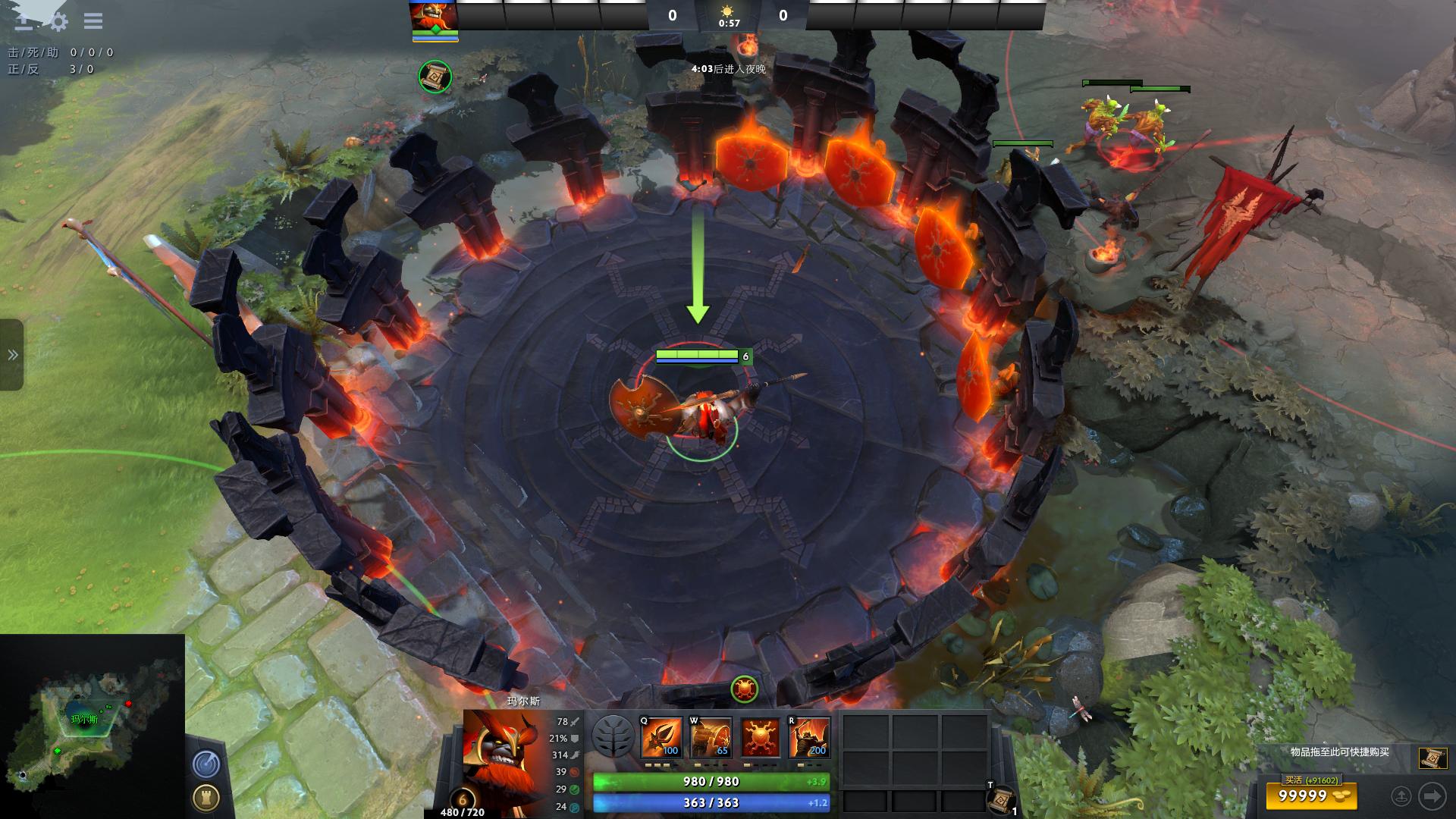
Task: Open the settings gear menu
Action: 58,21
